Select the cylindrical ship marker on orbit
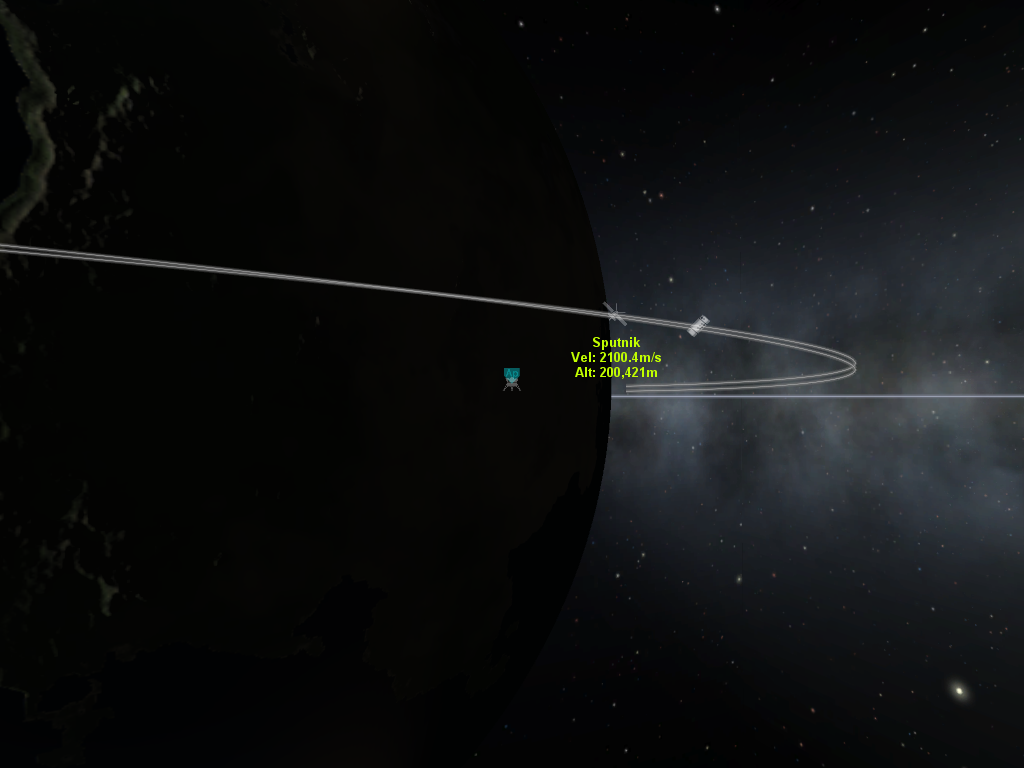This screenshot has height=768, width=1024. pos(698,325)
